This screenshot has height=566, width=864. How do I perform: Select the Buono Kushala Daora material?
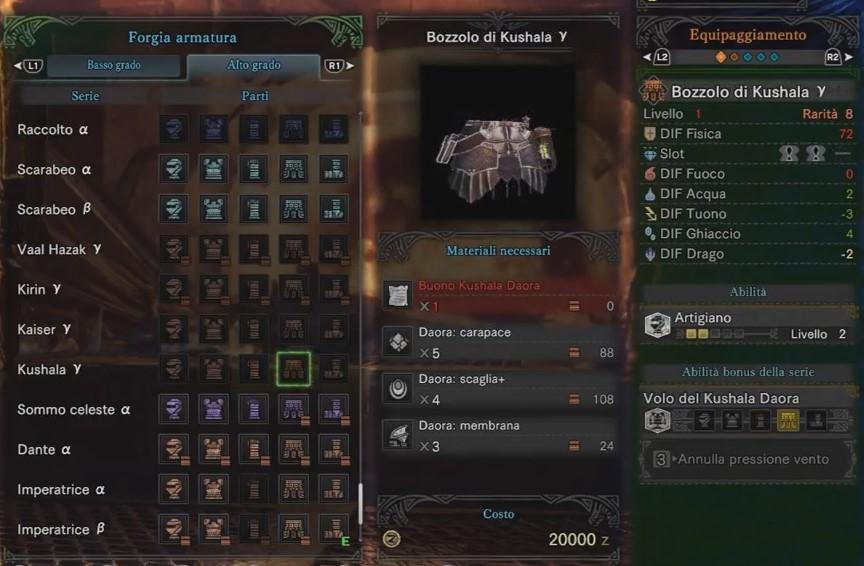tap(498, 295)
